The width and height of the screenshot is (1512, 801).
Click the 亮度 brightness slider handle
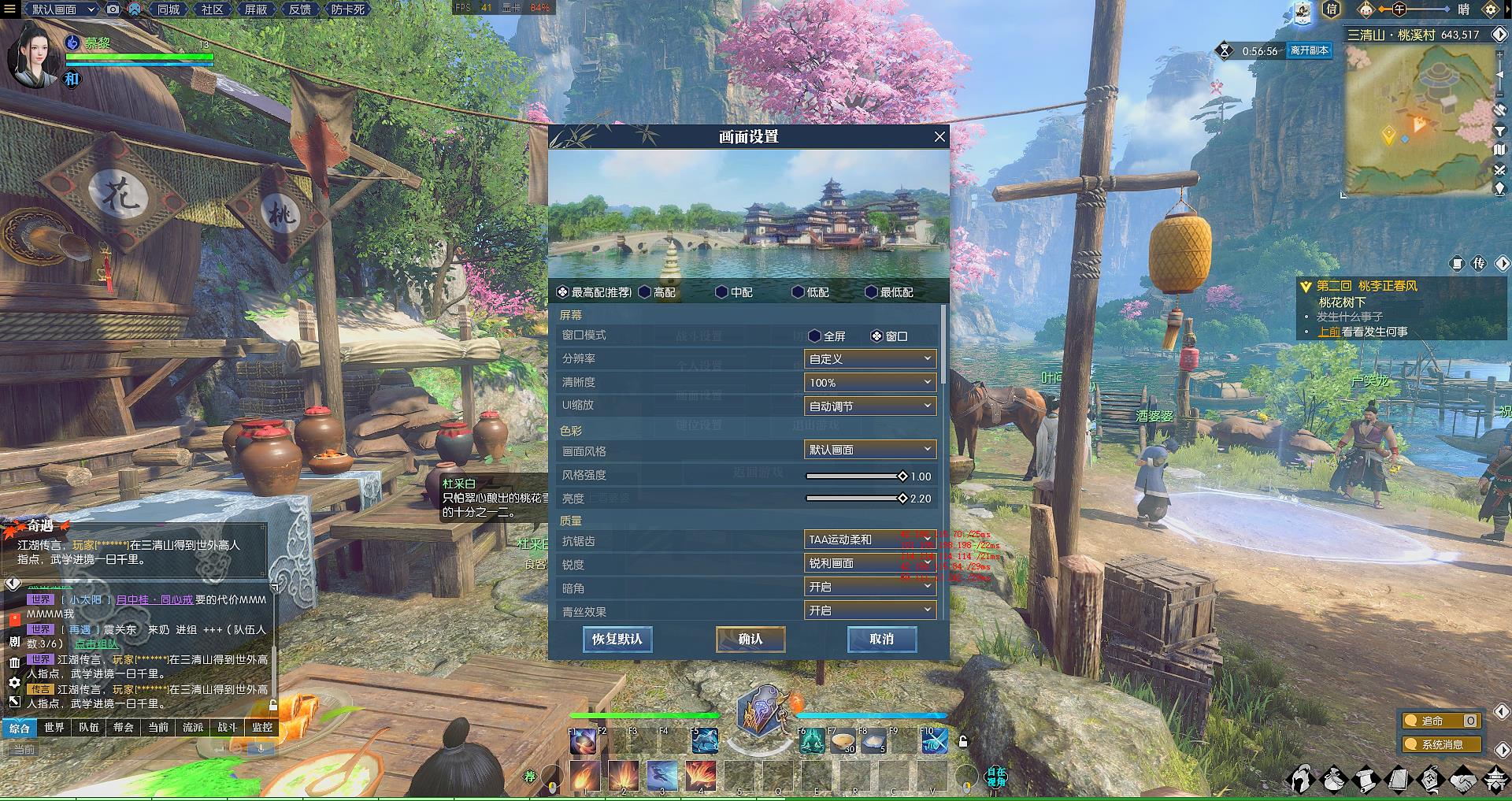coord(902,499)
